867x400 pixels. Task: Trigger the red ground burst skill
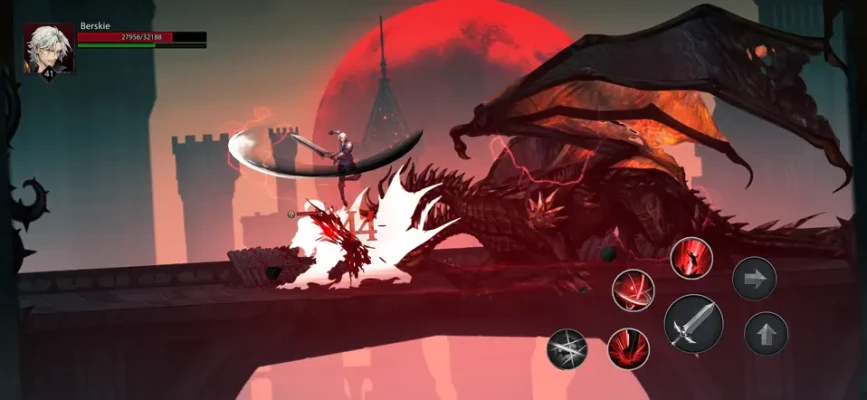point(628,348)
